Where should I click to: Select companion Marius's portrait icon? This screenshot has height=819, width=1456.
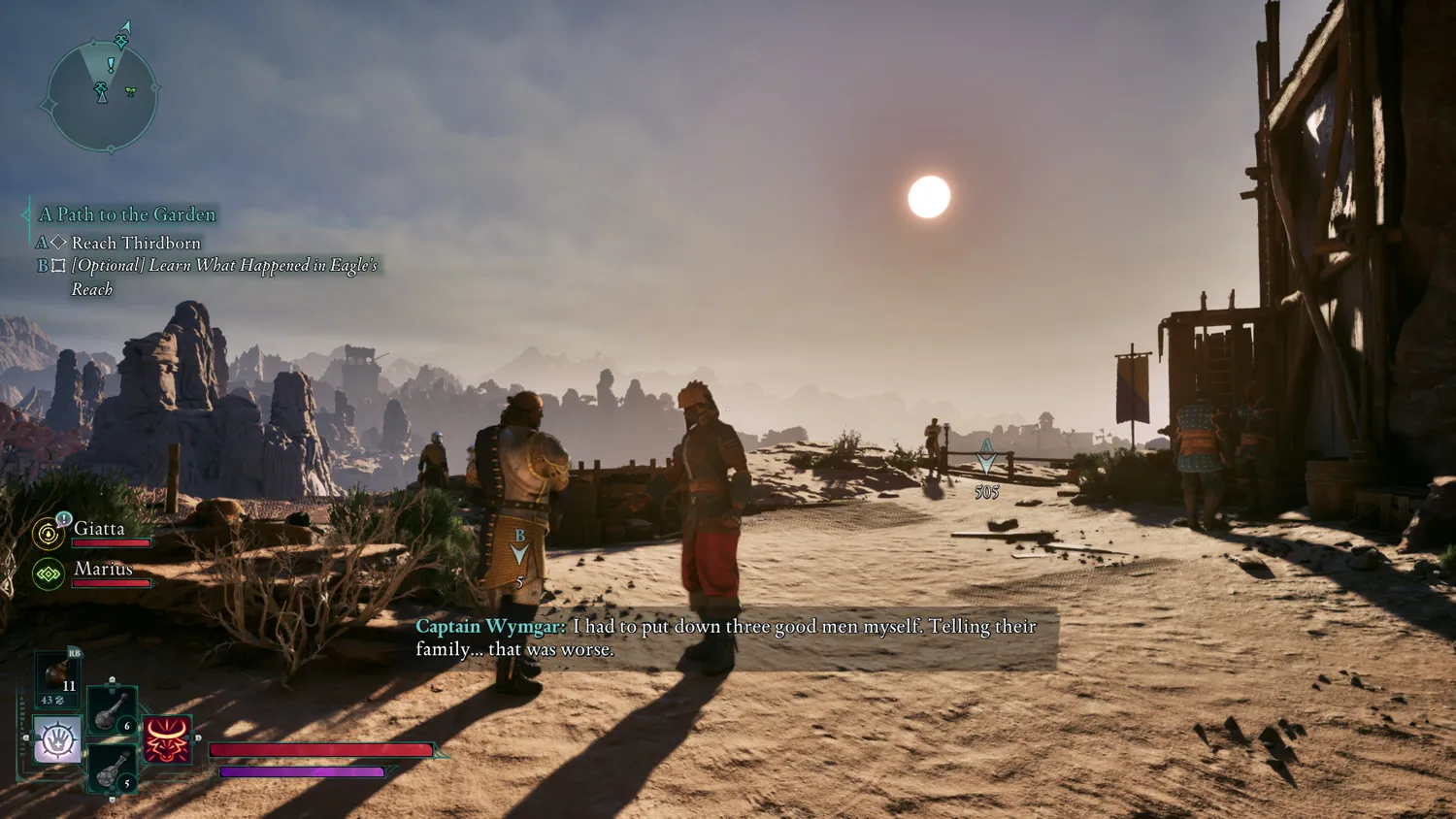(48, 573)
